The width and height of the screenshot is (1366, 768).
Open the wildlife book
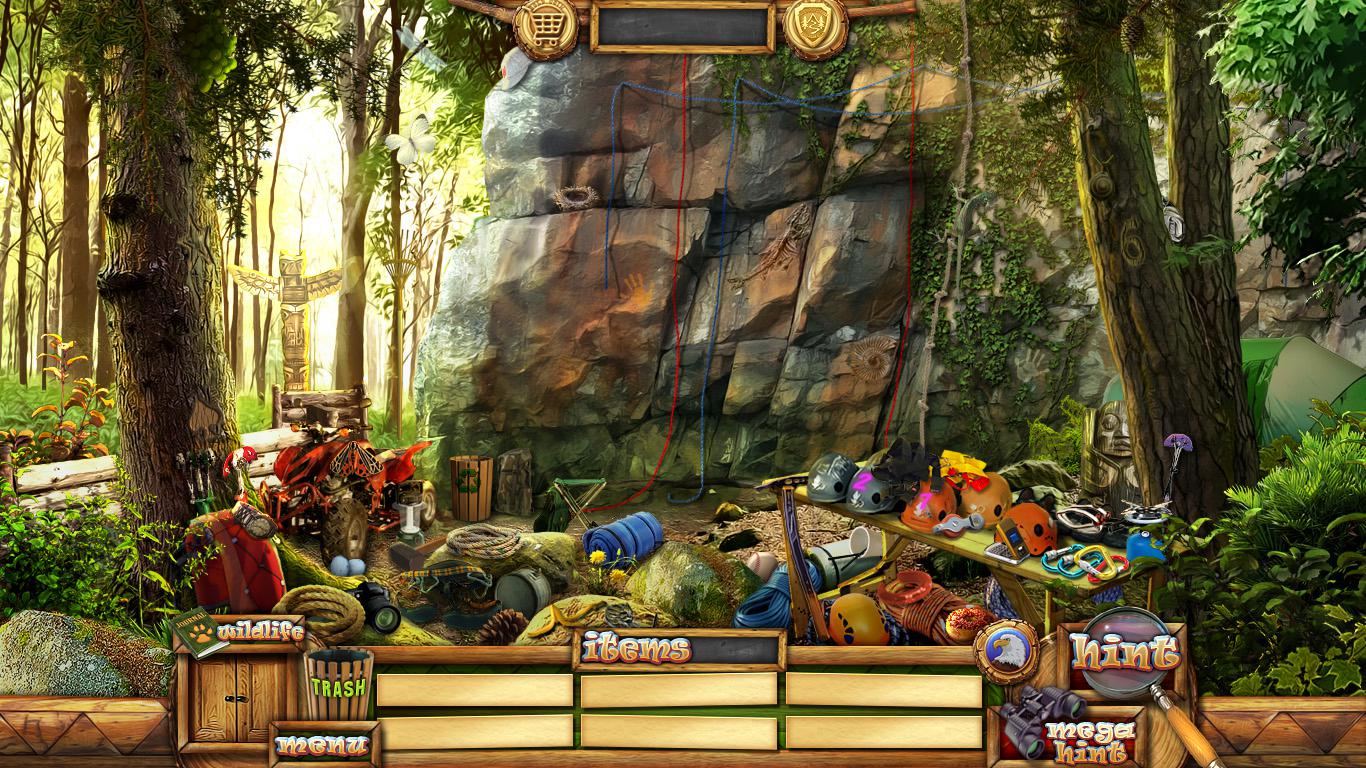tap(199, 632)
